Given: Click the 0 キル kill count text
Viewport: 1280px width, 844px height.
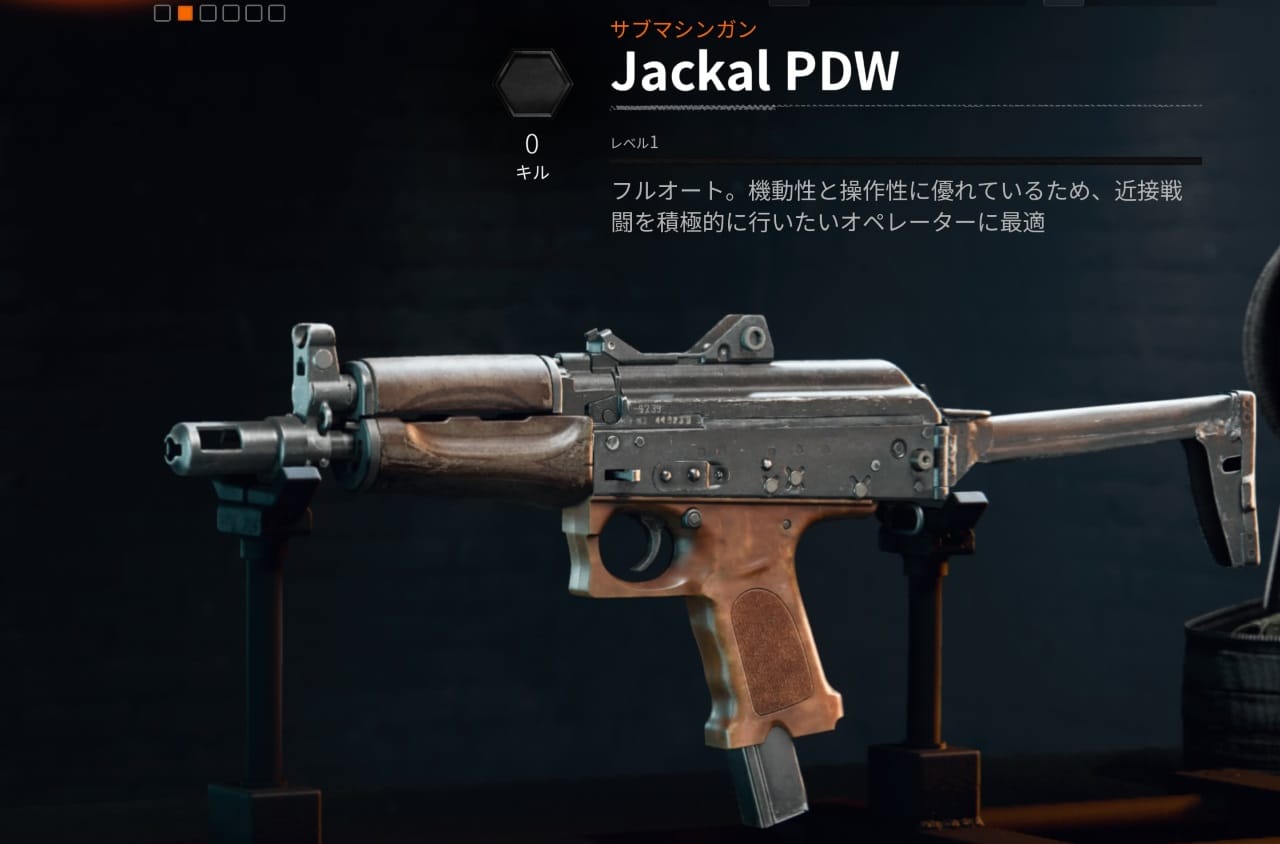Looking at the screenshot, I should (535, 150).
